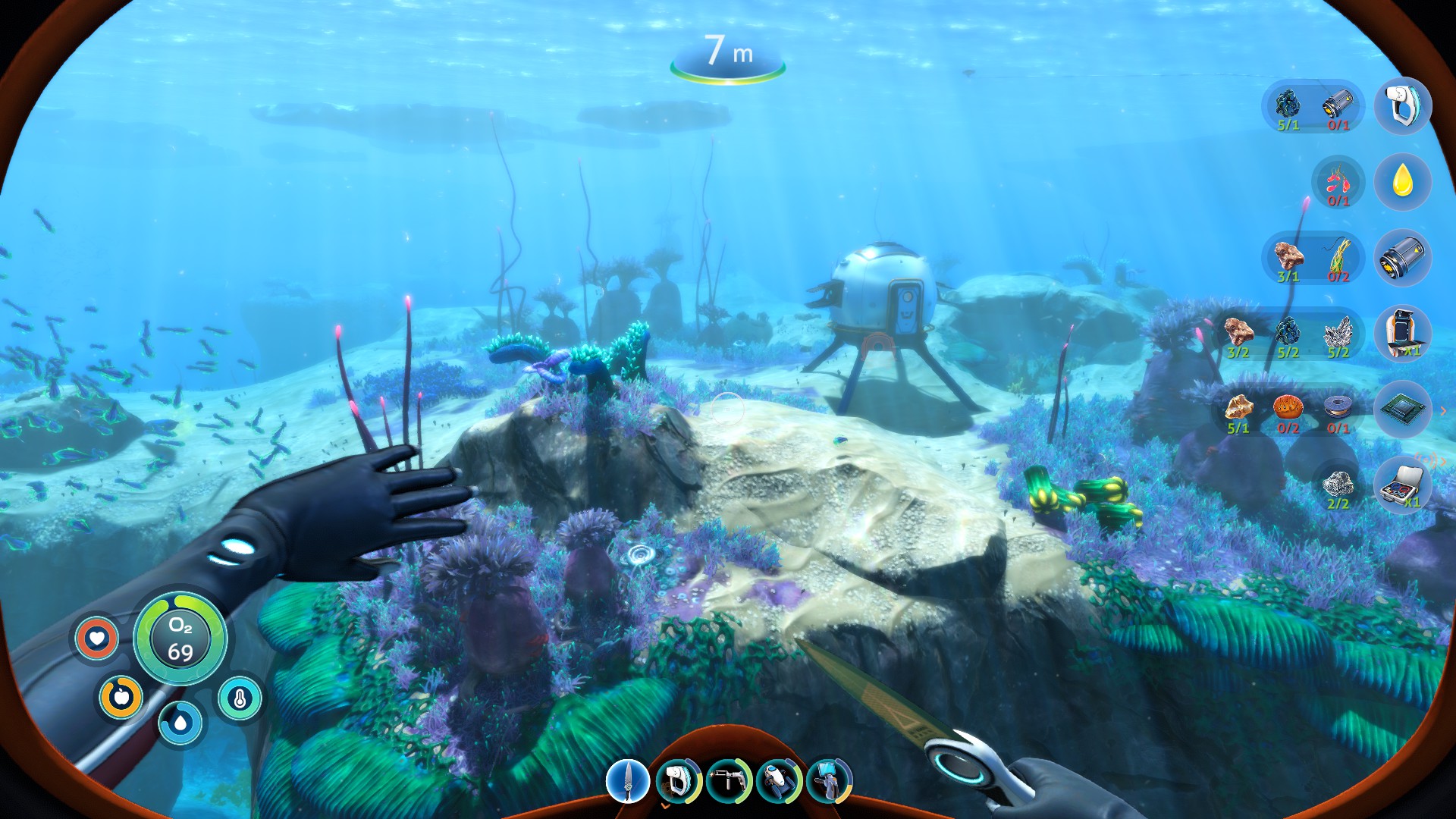Open the pinned lubricant droplet recipe
This screenshot has width=1456, height=819.
(1402, 182)
